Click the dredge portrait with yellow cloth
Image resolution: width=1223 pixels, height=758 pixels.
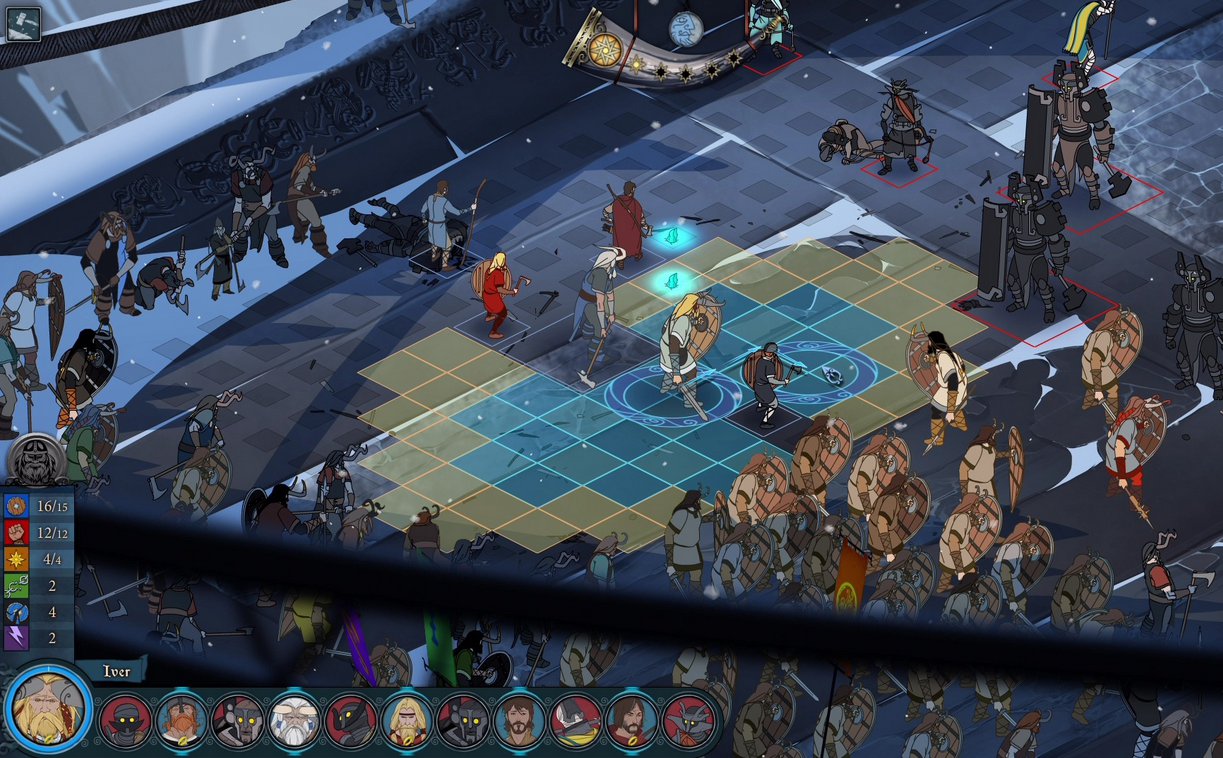coord(575,721)
